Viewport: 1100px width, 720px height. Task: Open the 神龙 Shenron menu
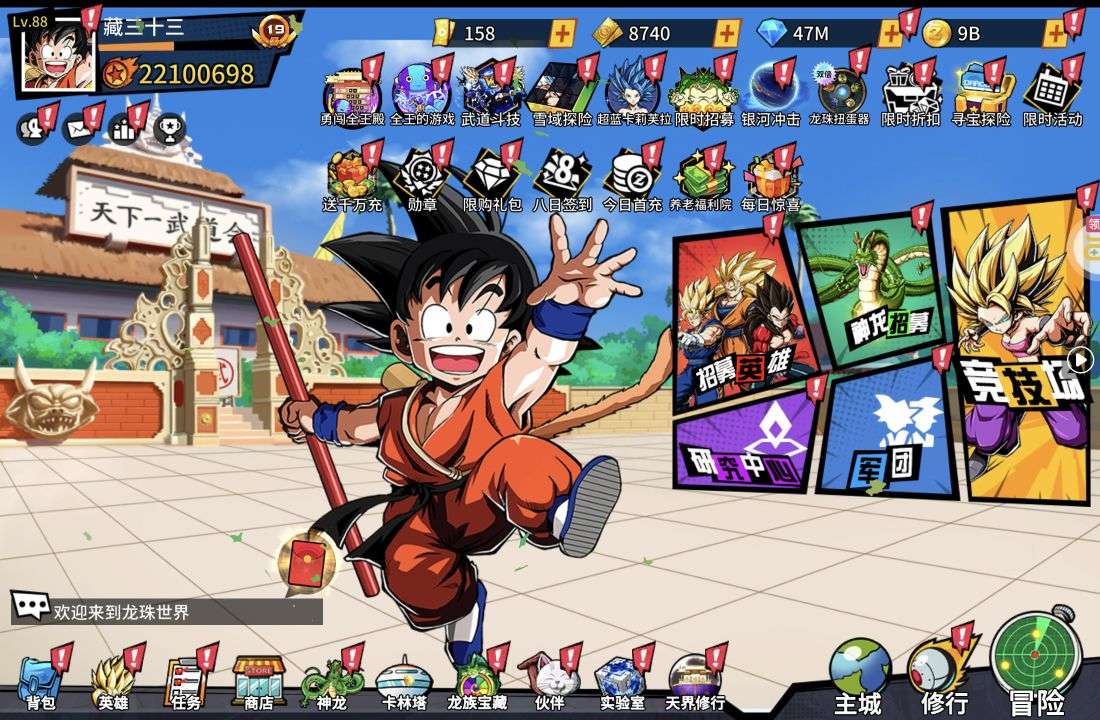[330, 681]
